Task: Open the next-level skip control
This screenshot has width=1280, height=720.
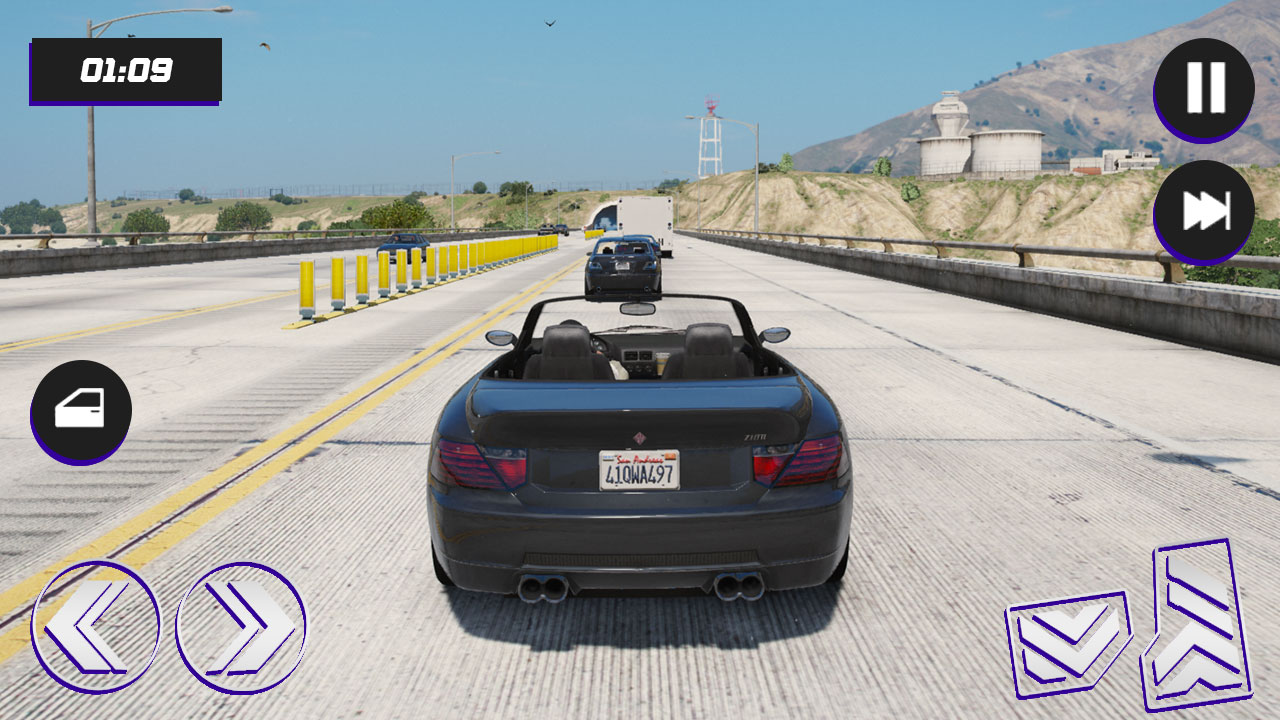Action: [x=1204, y=207]
